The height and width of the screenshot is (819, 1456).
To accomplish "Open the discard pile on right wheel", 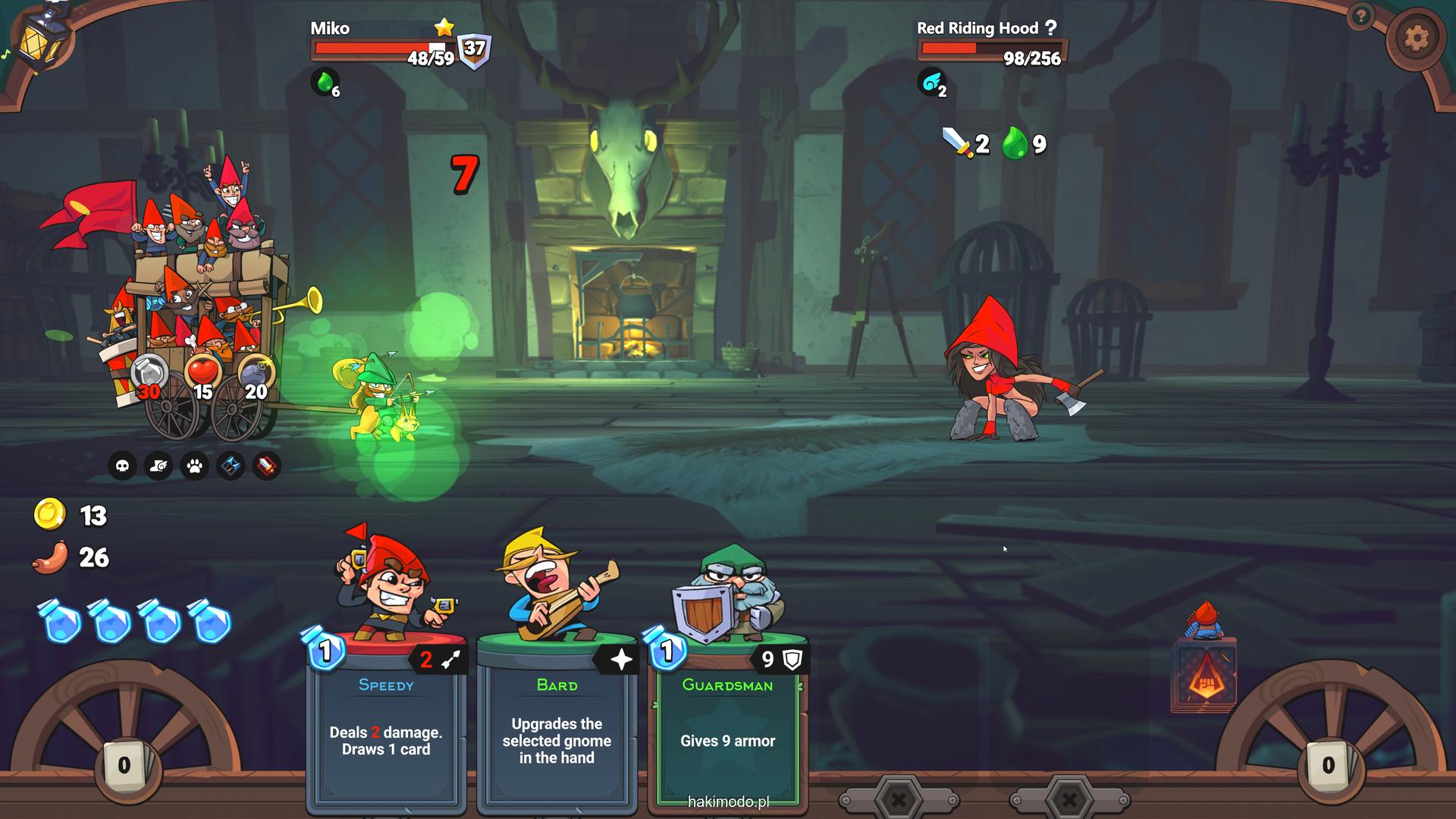I will tap(1328, 766).
